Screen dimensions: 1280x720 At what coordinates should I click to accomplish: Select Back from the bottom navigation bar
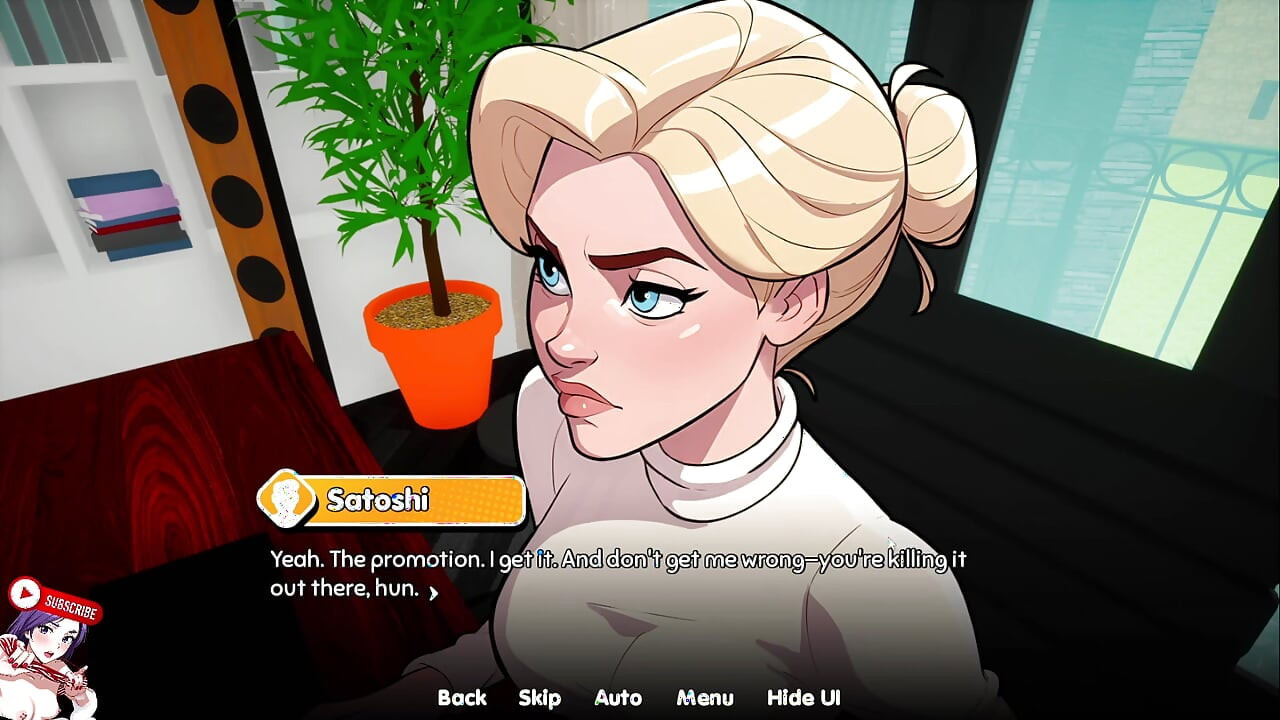click(463, 697)
